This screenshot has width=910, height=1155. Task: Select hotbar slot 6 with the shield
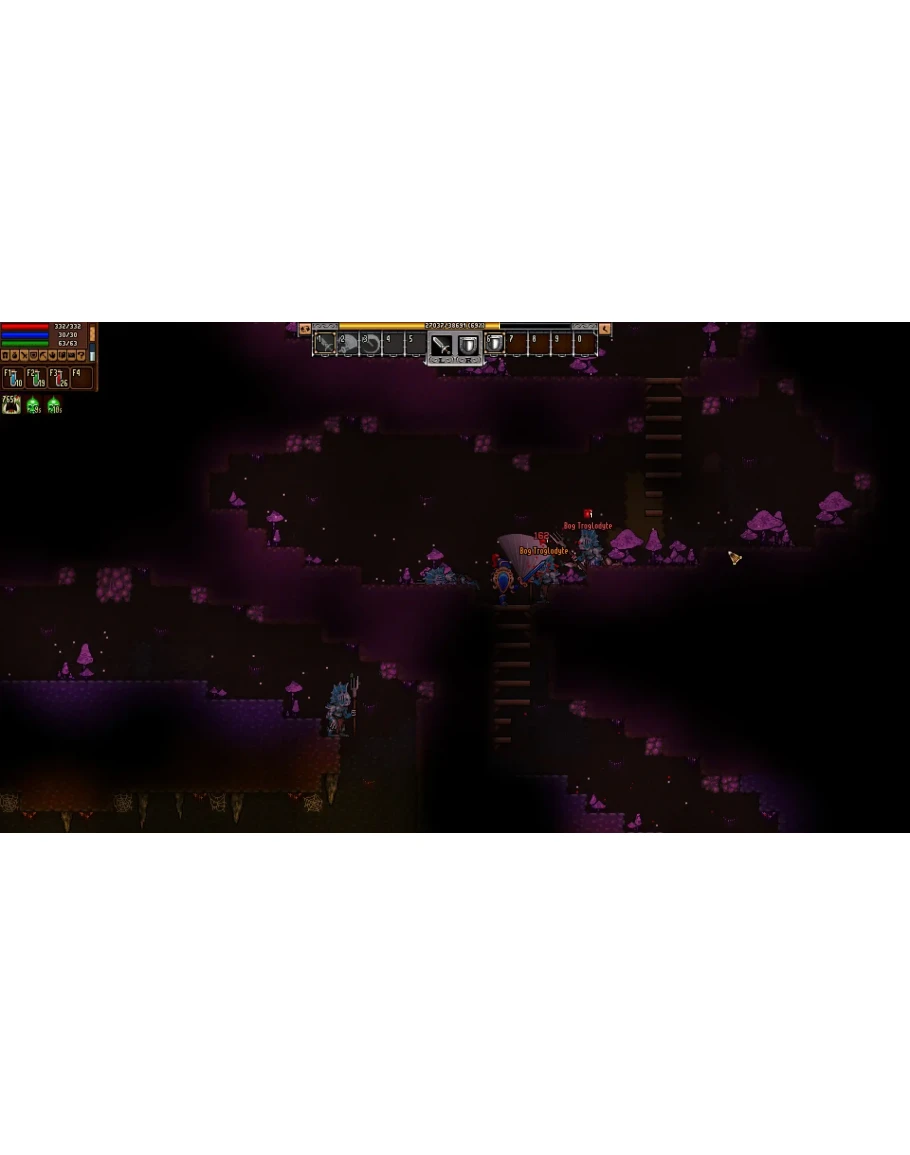click(x=495, y=343)
